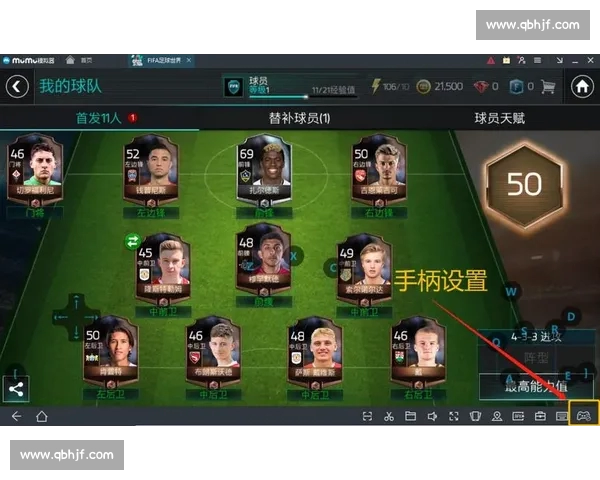
Task: Select the 46-rated goalkeeper card
Action: click(34, 178)
